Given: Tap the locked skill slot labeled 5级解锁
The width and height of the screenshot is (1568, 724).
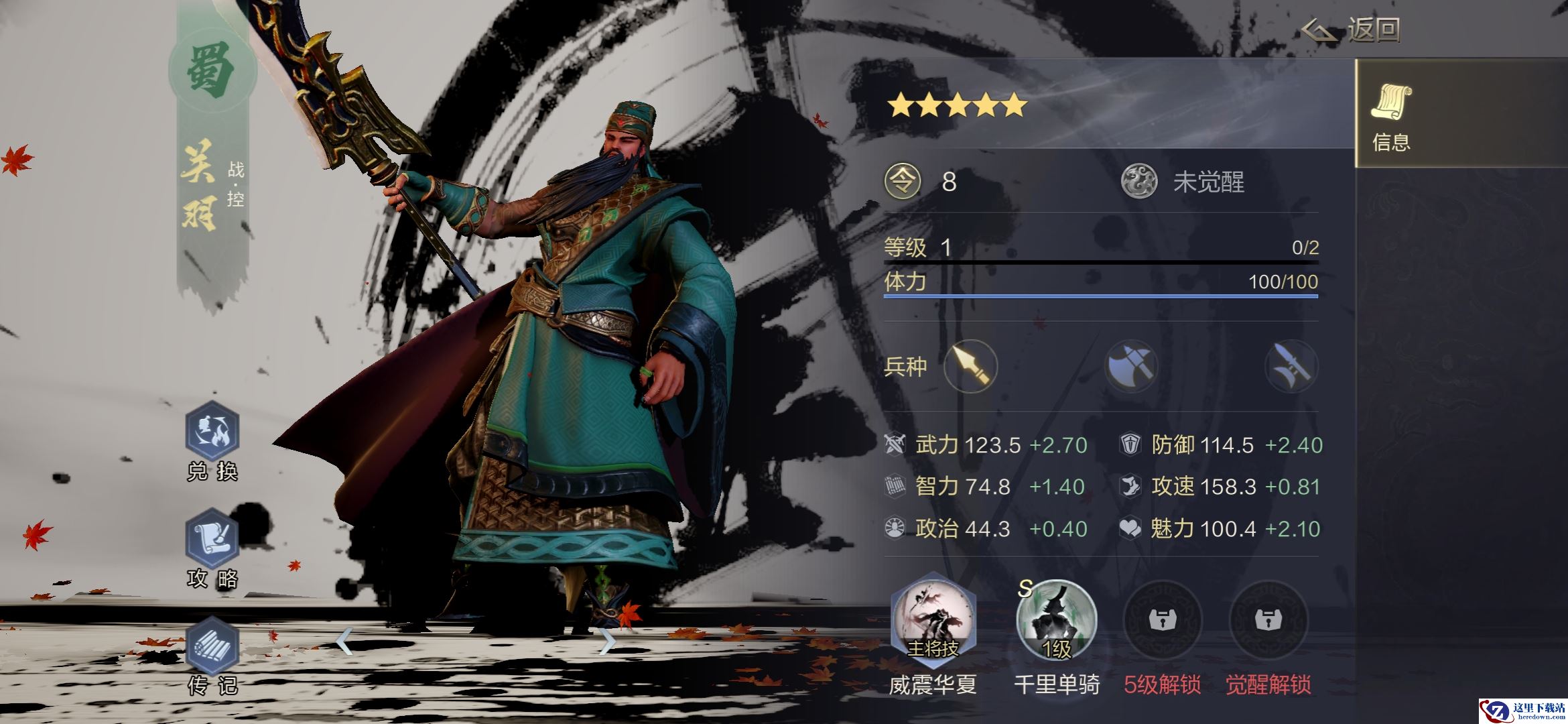Looking at the screenshot, I should [x=1163, y=621].
